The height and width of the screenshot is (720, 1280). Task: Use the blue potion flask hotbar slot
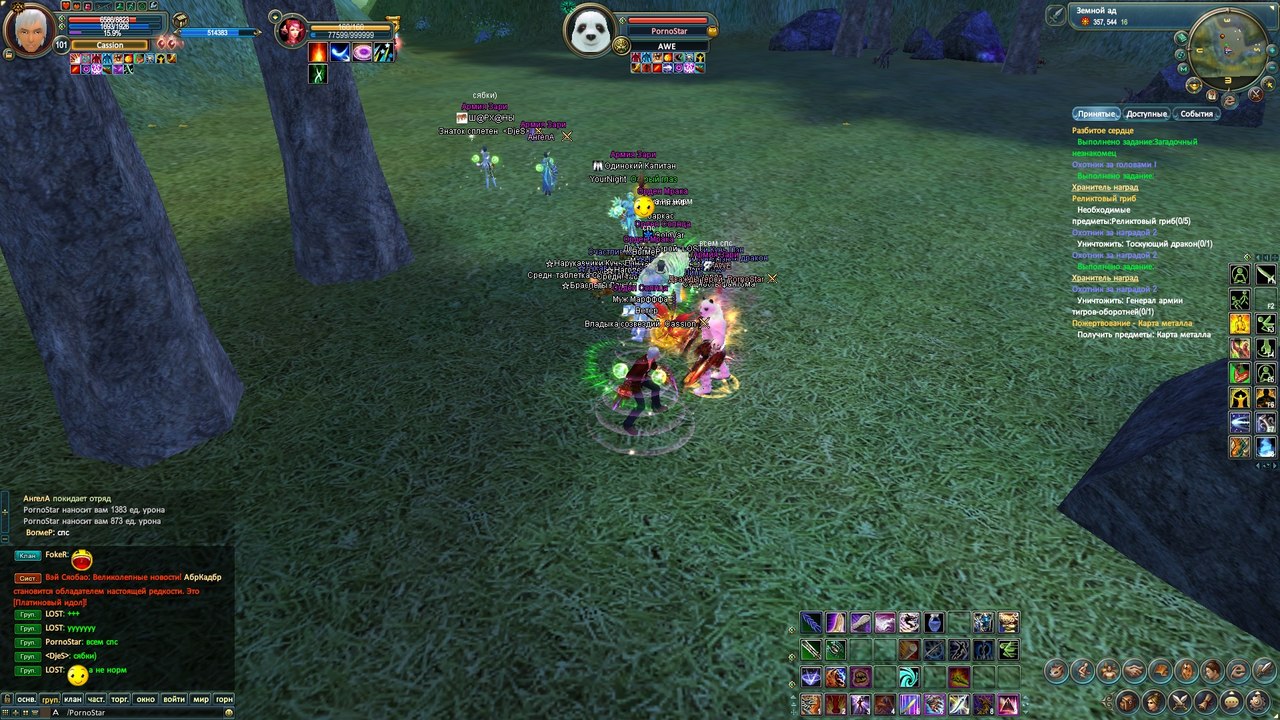[x=934, y=623]
